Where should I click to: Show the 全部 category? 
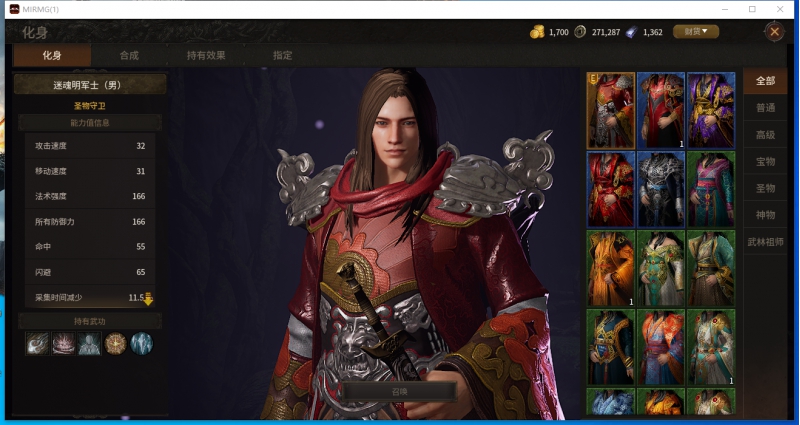(x=766, y=81)
